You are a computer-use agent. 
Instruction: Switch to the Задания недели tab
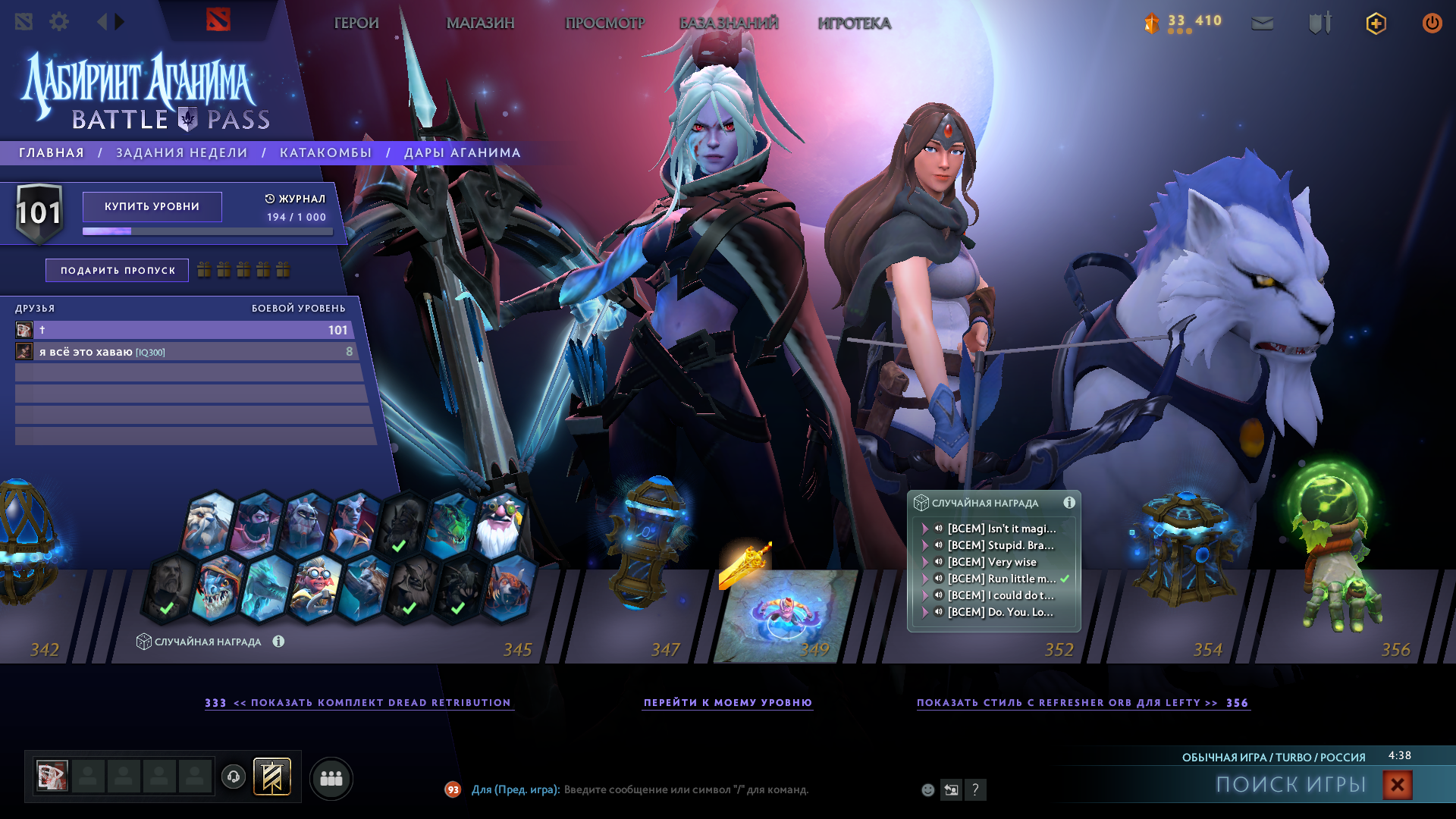[182, 153]
